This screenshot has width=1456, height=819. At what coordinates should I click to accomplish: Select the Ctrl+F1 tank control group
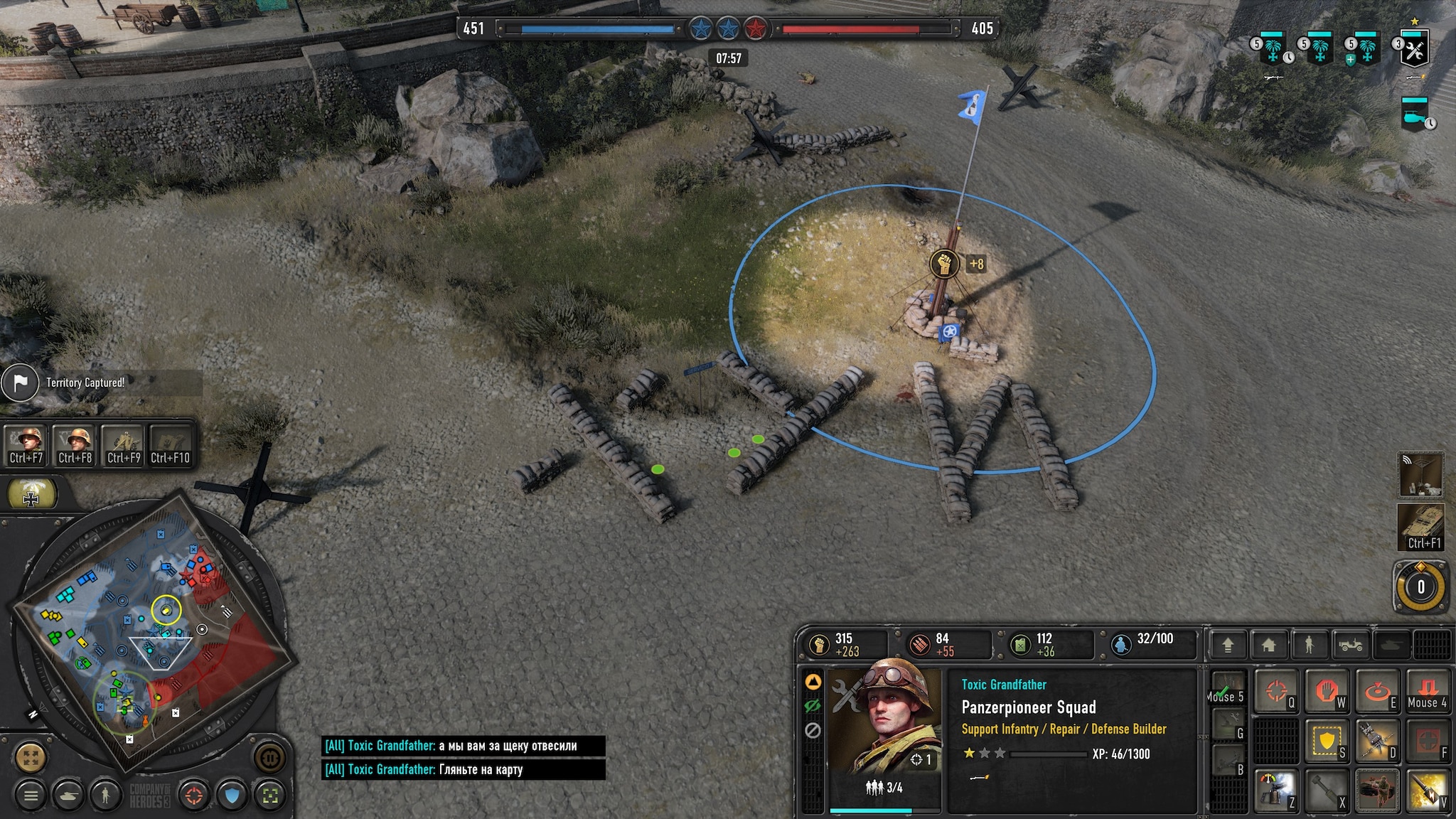pyautogui.click(x=1420, y=527)
